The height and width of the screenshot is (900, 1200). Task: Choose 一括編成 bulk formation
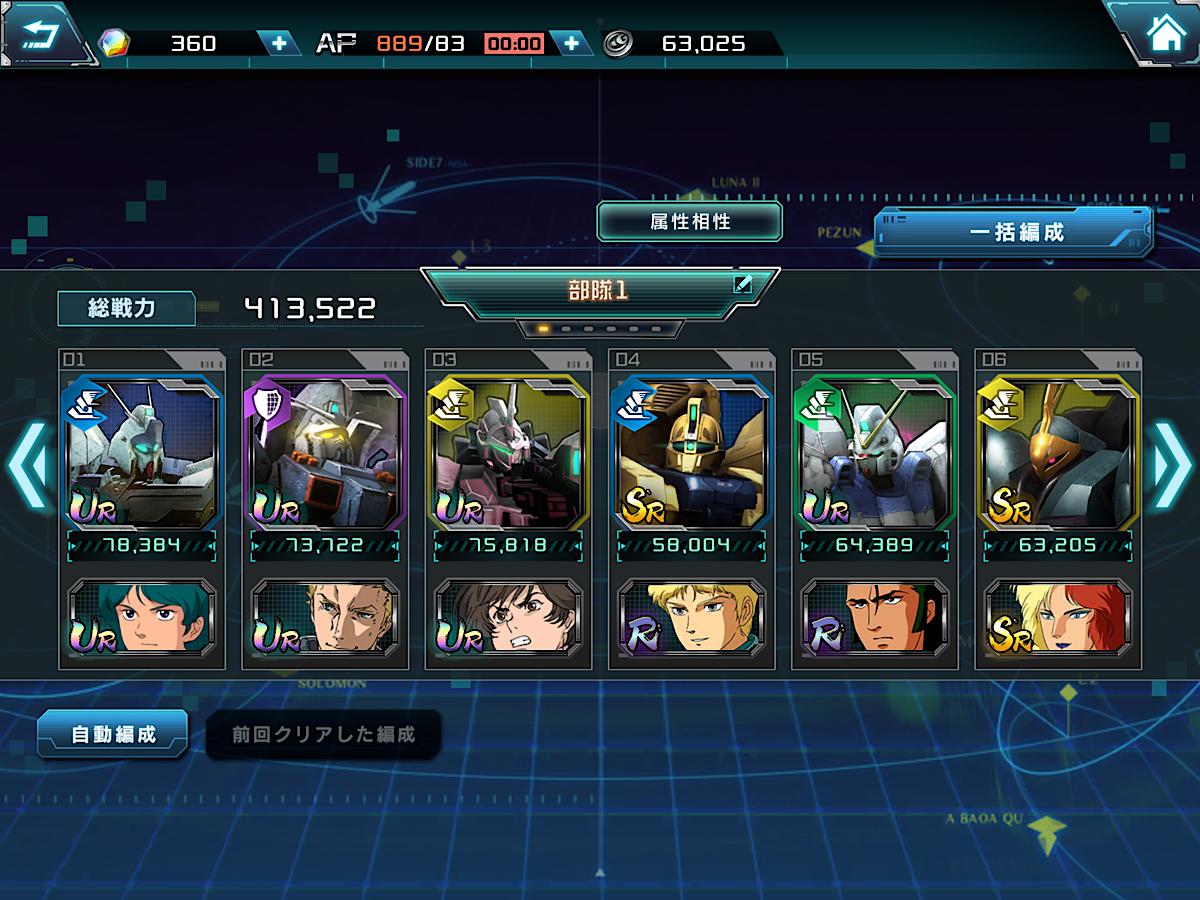point(1015,233)
